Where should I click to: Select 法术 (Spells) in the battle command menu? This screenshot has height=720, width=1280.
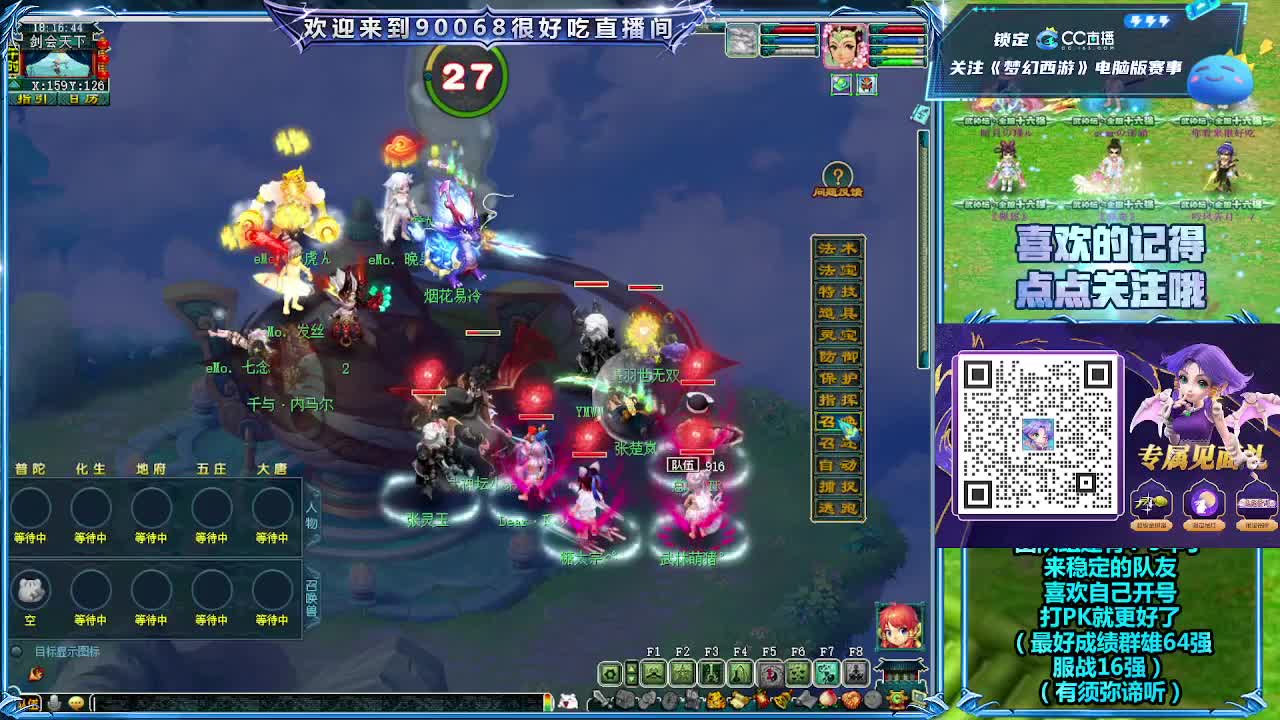[x=840, y=247]
